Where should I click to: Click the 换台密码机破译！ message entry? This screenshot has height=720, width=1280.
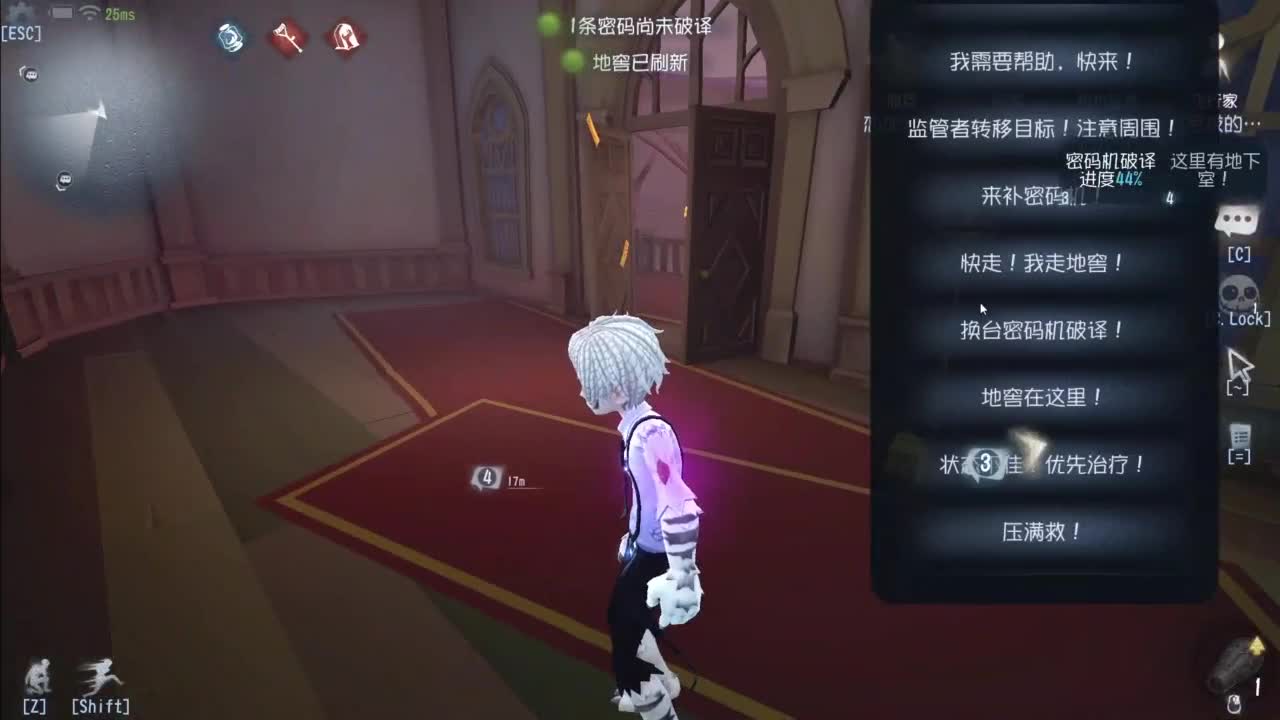(1043, 330)
